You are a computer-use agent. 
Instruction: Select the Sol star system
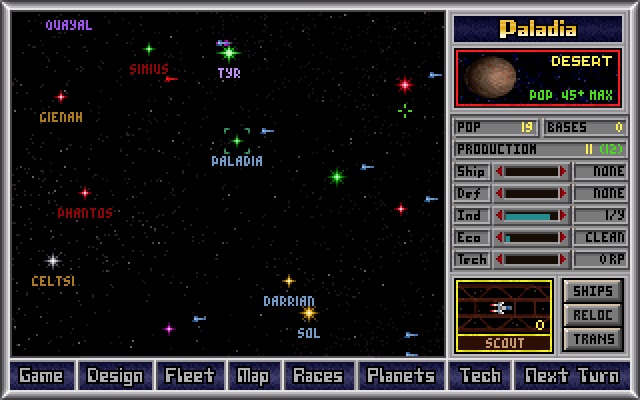[x=309, y=313]
